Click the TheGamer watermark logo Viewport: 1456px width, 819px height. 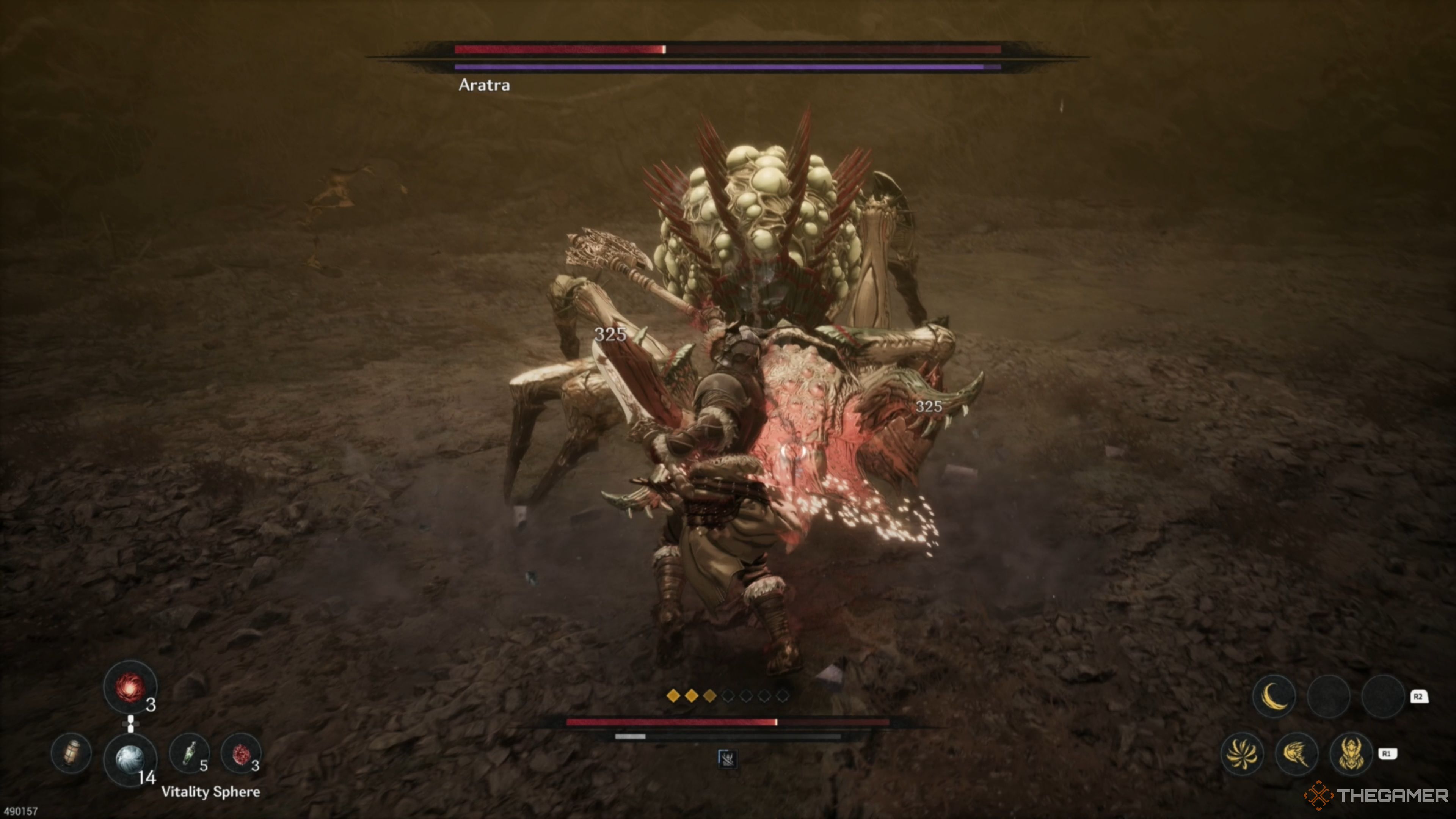click(1376, 795)
